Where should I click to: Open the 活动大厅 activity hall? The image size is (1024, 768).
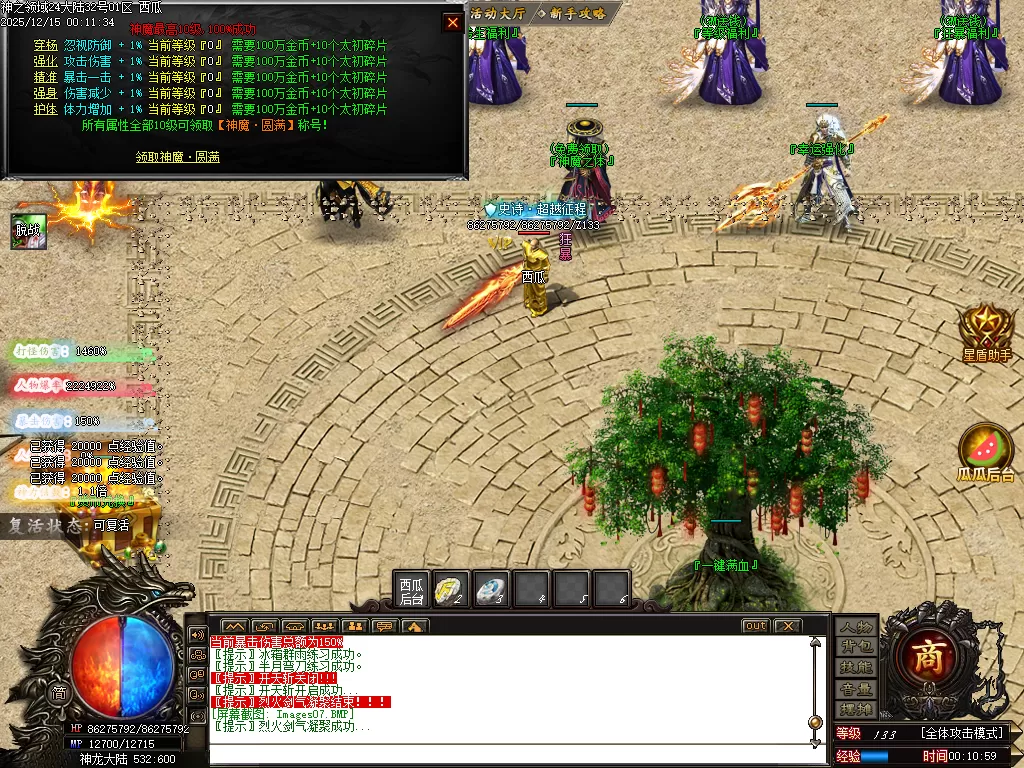click(497, 13)
